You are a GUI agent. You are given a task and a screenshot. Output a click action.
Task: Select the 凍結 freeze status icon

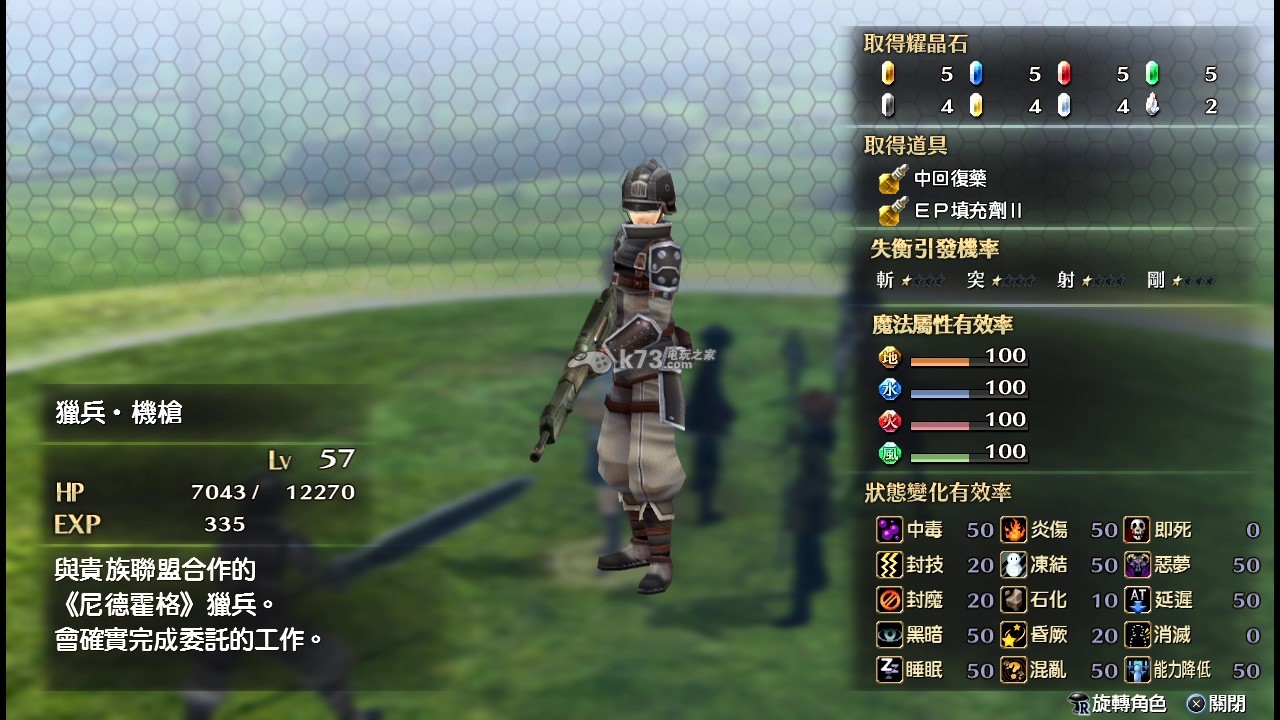point(1014,565)
